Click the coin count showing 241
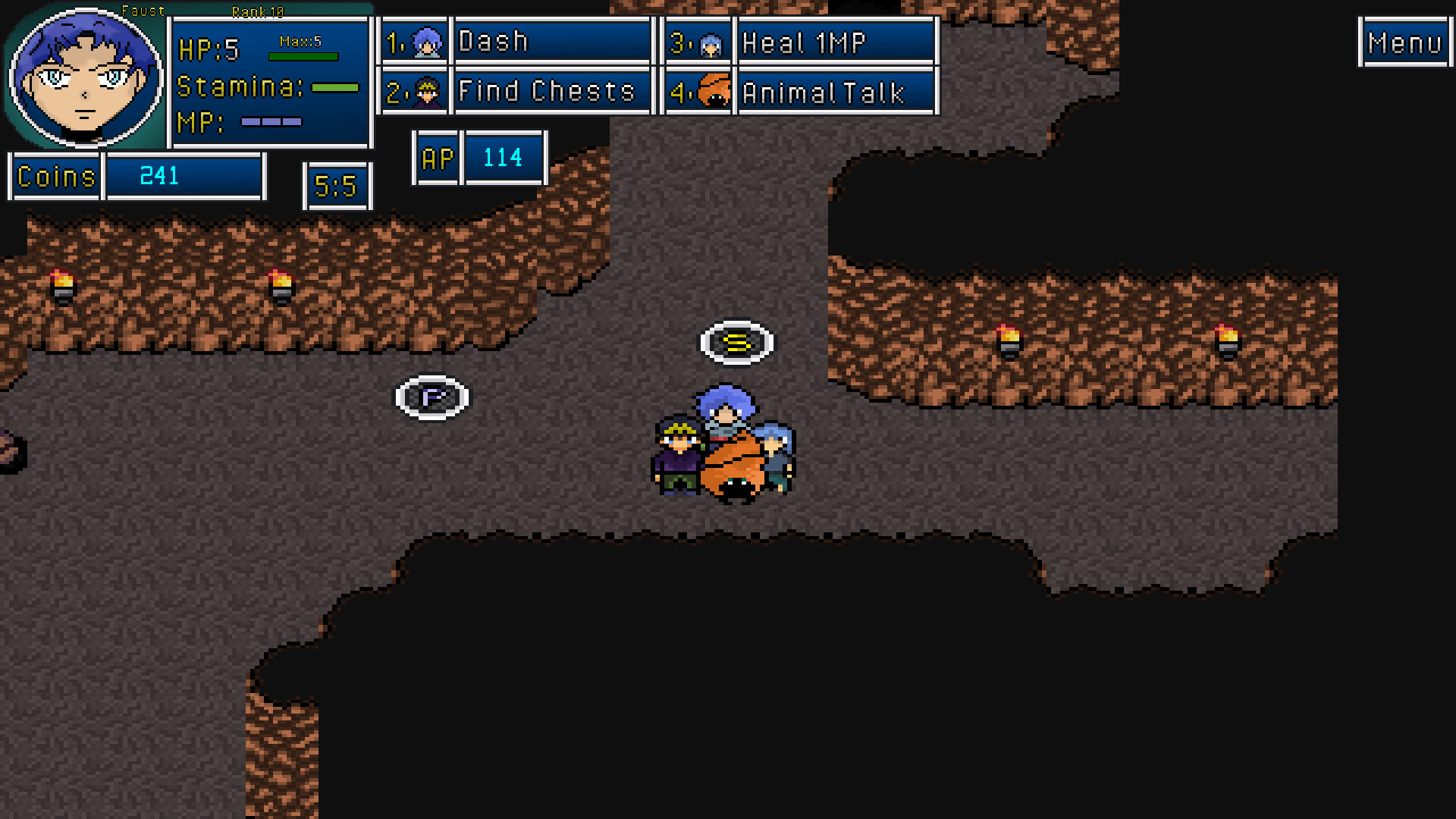 158,176
